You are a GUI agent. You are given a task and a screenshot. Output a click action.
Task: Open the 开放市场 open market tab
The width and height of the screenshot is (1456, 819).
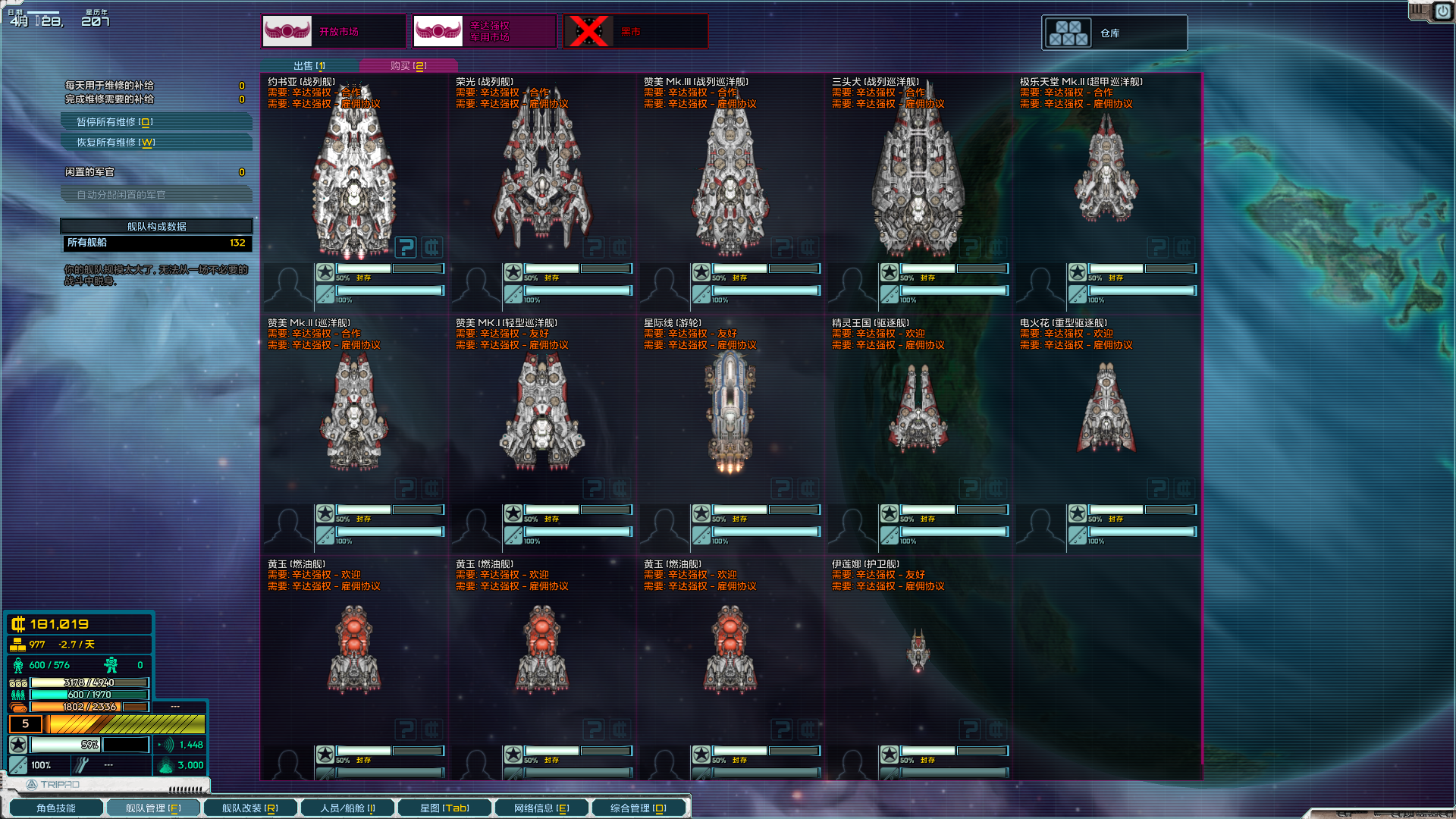click(334, 32)
